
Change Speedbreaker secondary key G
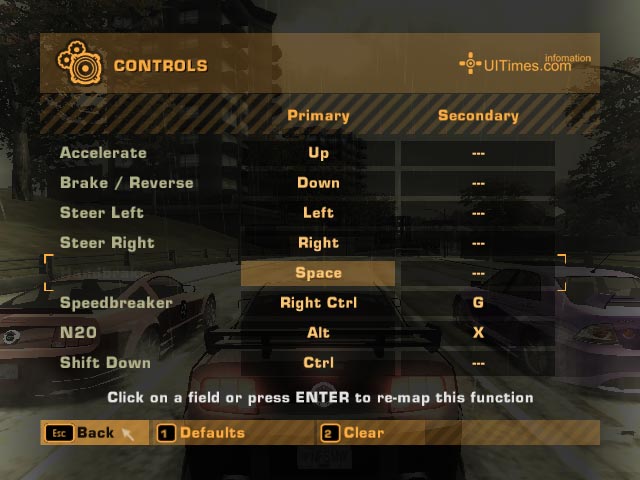tap(478, 303)
